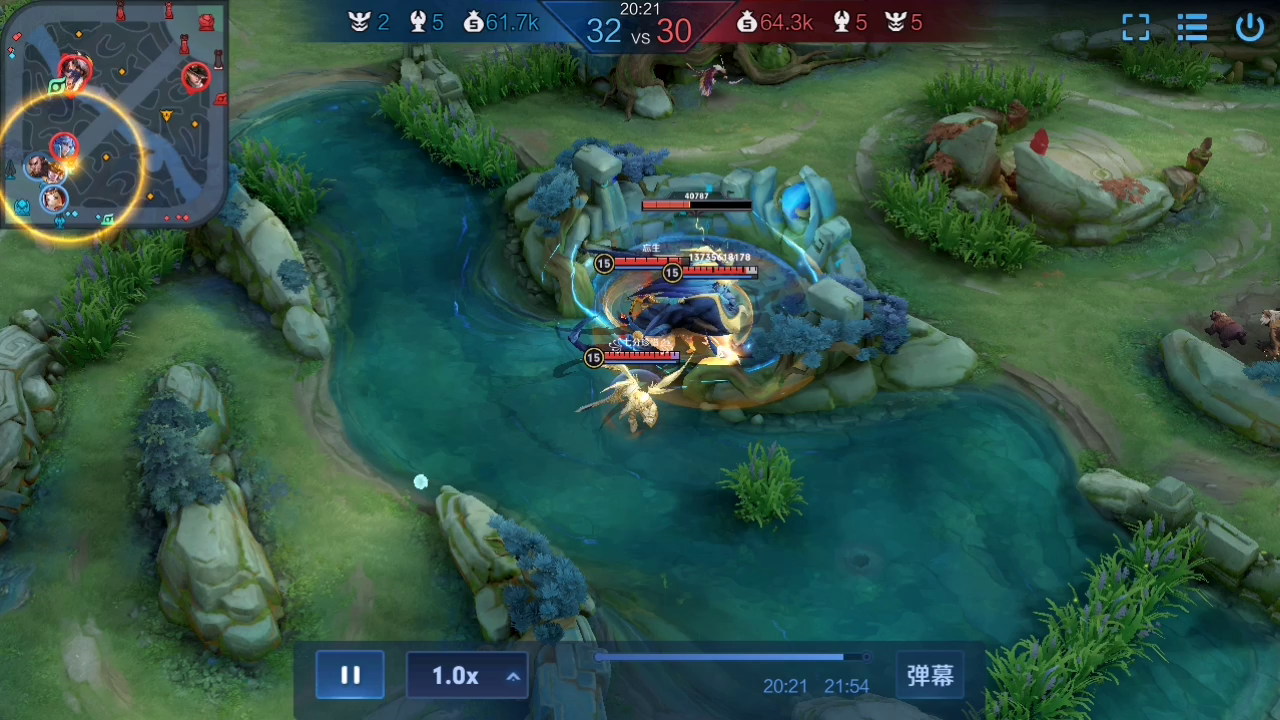
Task: Toggle fullscreen view with the bracket icon
Action: (1136, 27)
